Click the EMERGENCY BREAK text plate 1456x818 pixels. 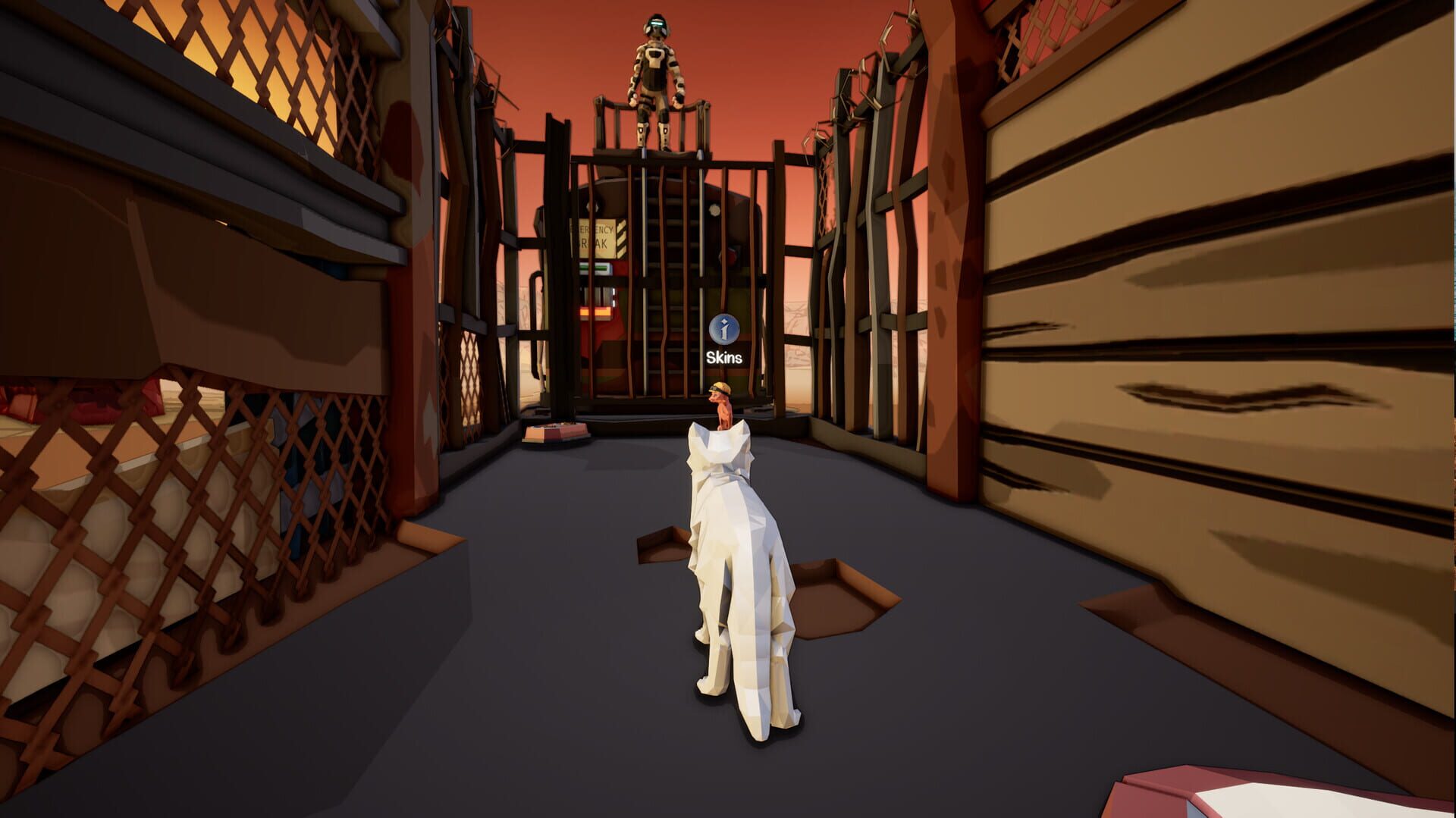(593, 236)
